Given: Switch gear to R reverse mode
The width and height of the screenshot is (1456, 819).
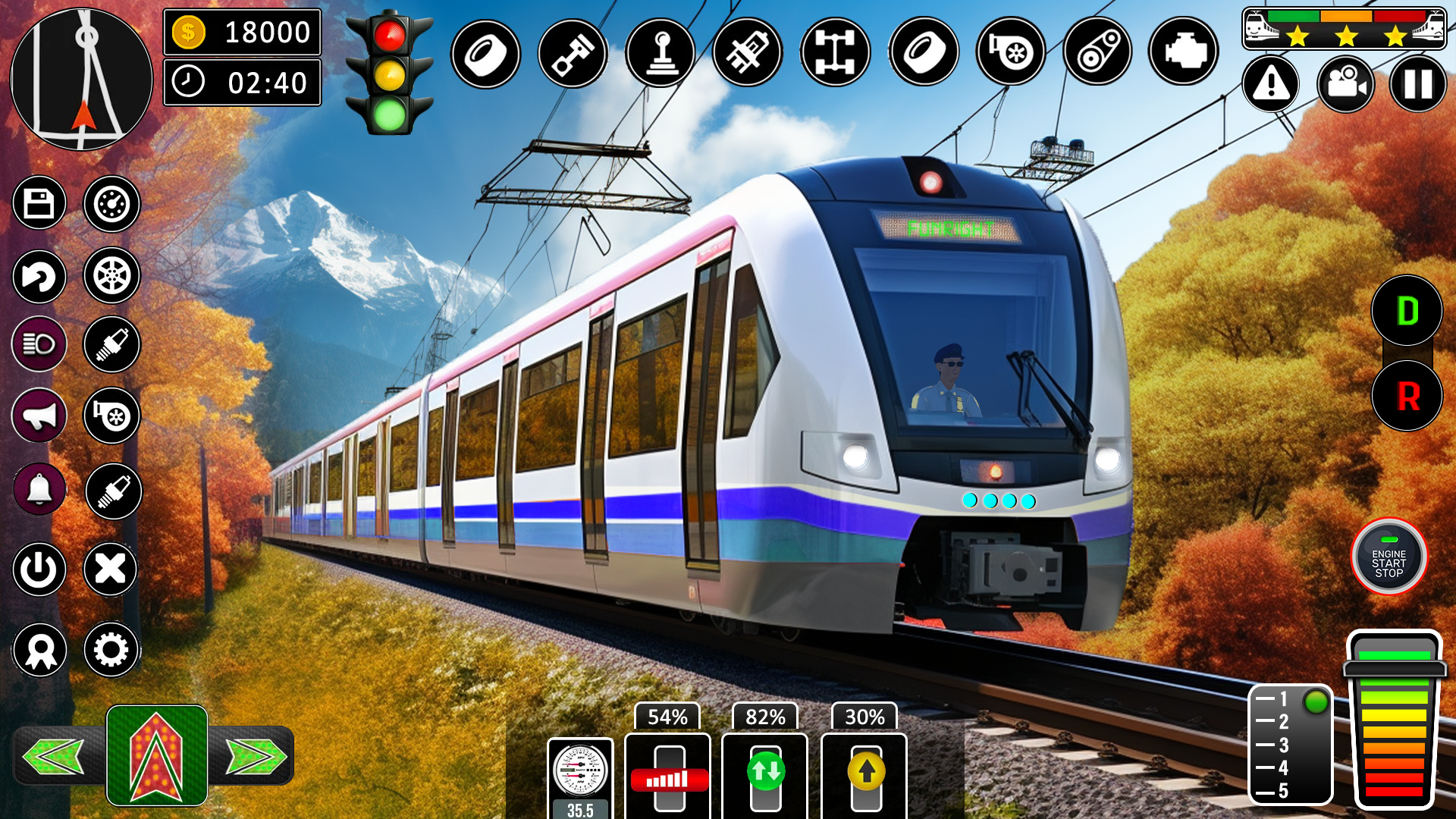Looking at the screenshot, I should point(1409,395).
